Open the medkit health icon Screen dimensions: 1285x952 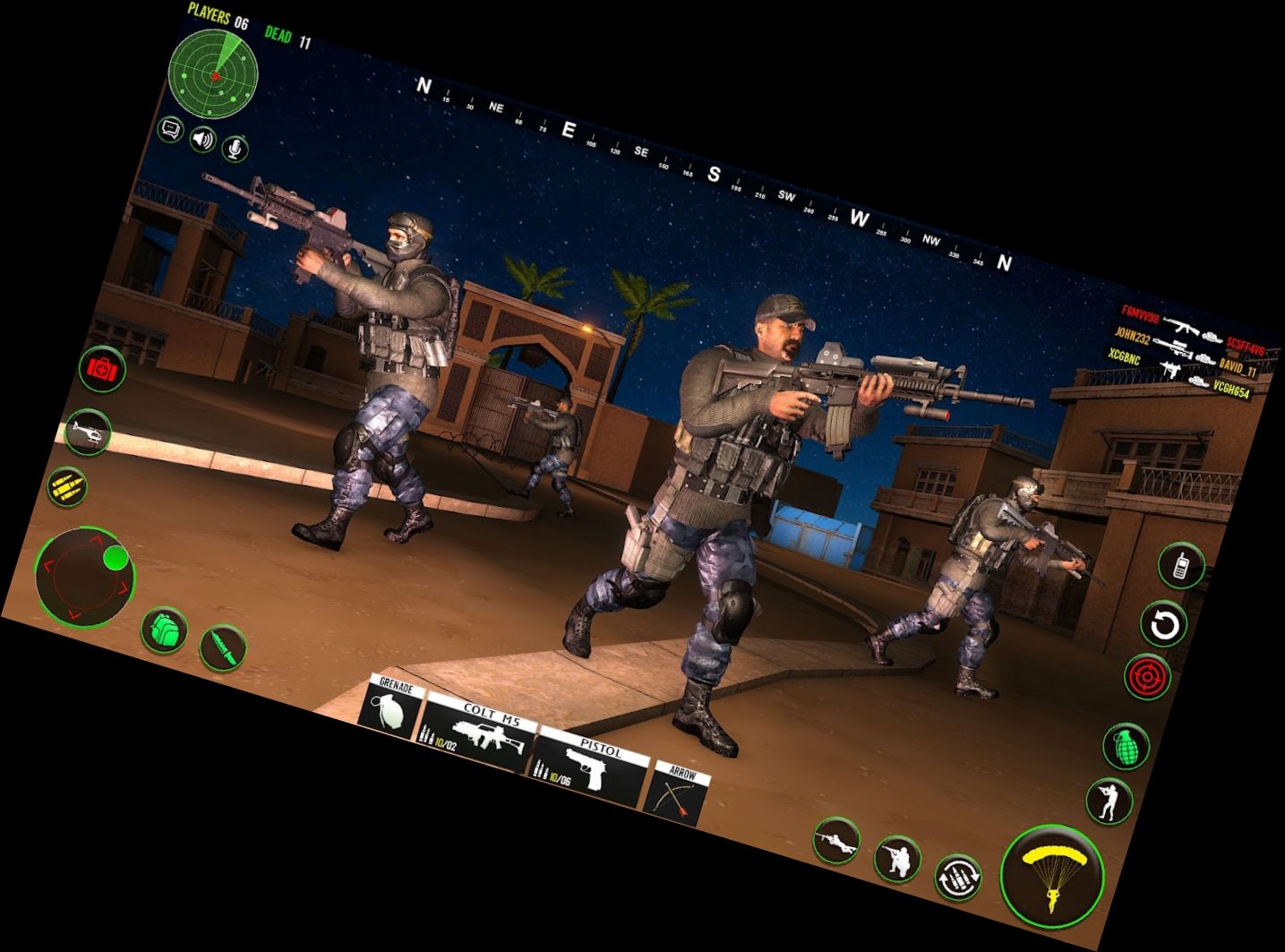point(103,369)
